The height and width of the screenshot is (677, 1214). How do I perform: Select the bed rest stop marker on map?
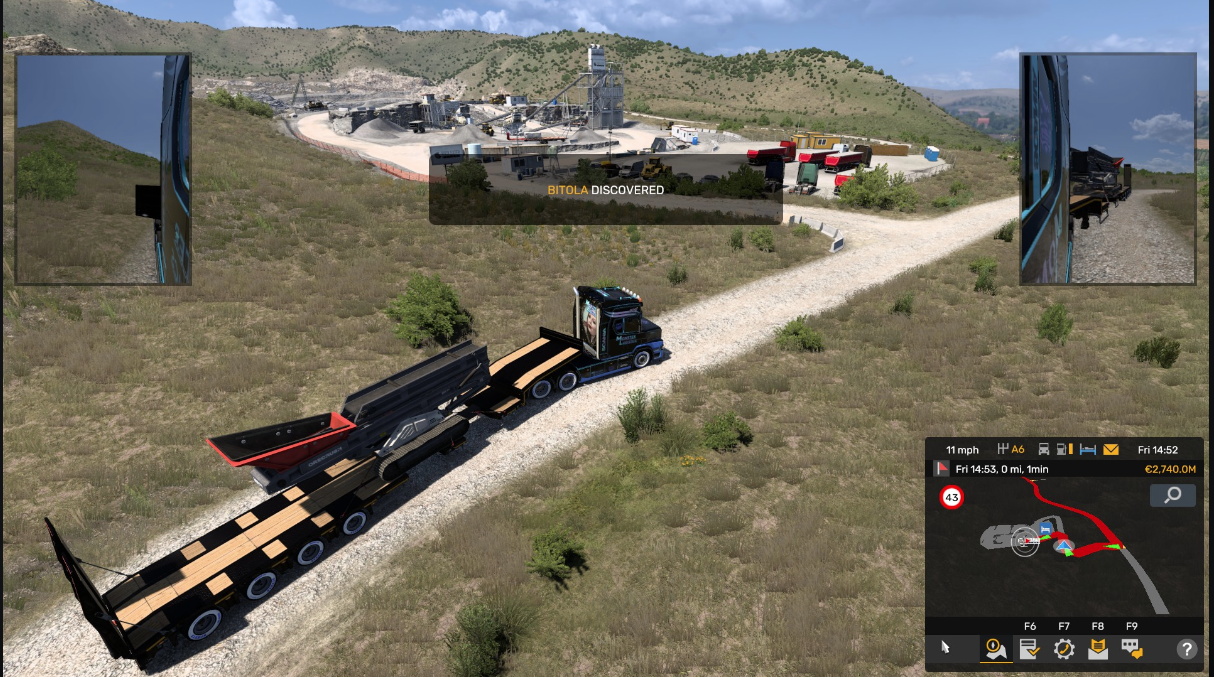click(x=1046, y=528)
